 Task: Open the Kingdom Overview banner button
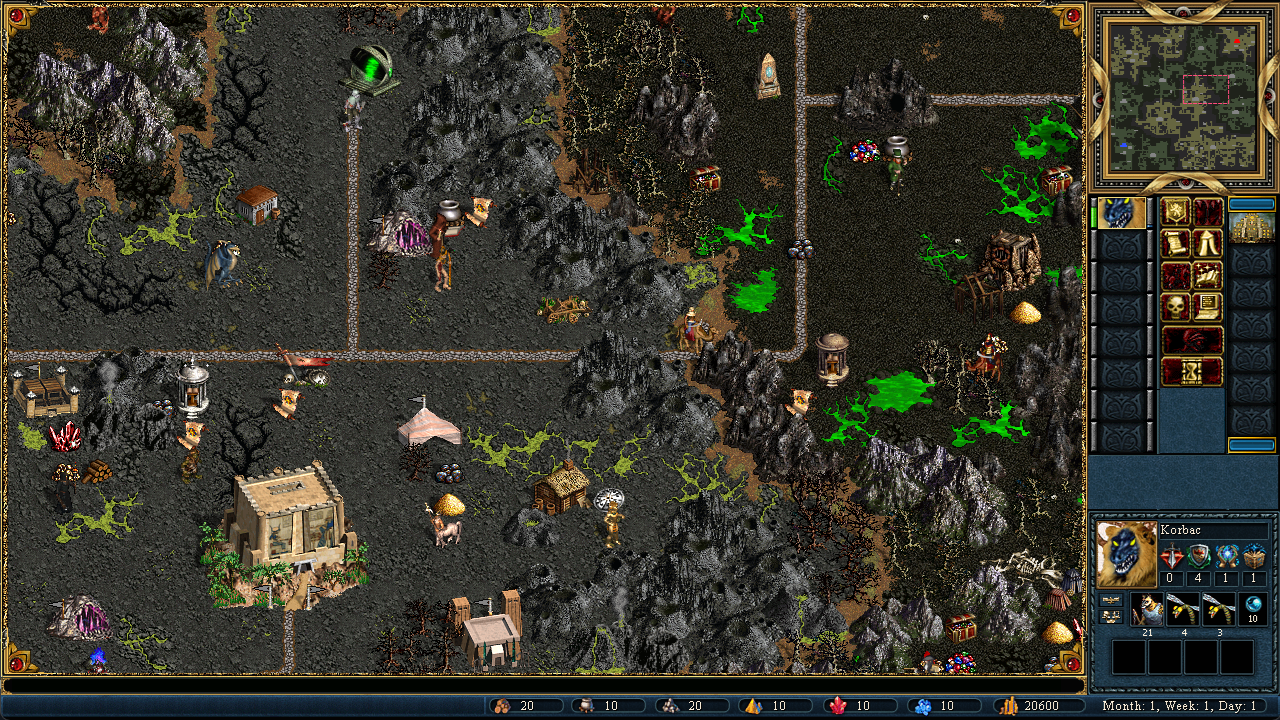pyautogui.click(x=1175, y=212)
